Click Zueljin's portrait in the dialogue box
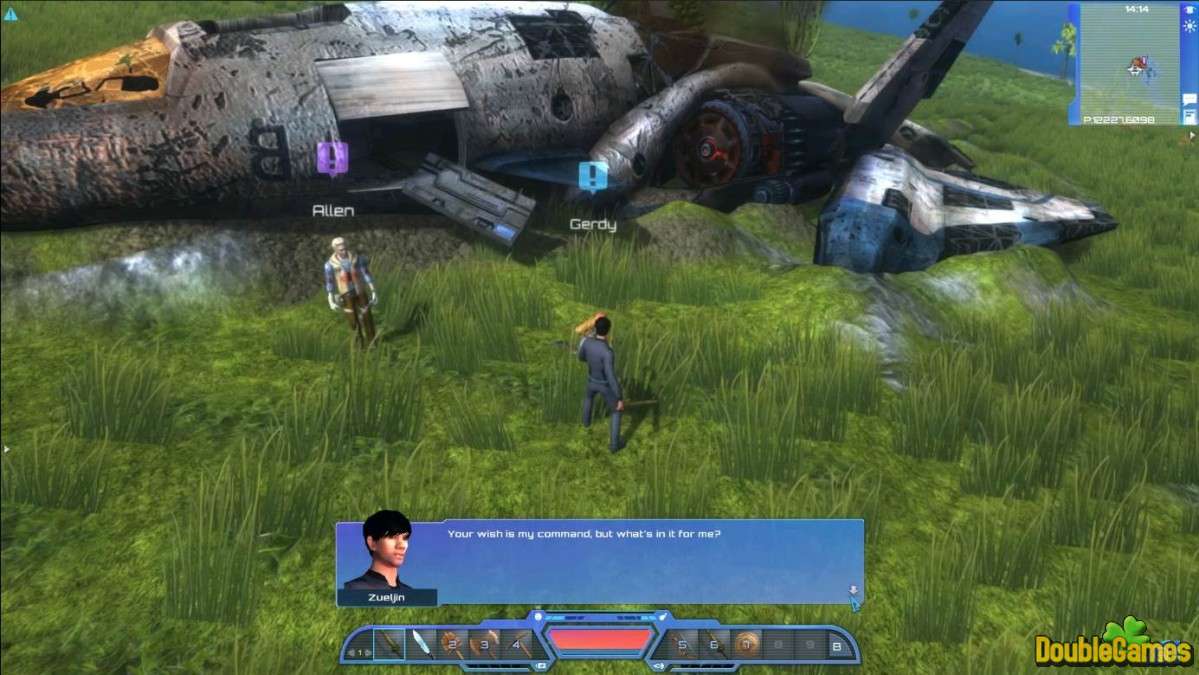This screenshot has width=1199, height=675. [386, 554]
